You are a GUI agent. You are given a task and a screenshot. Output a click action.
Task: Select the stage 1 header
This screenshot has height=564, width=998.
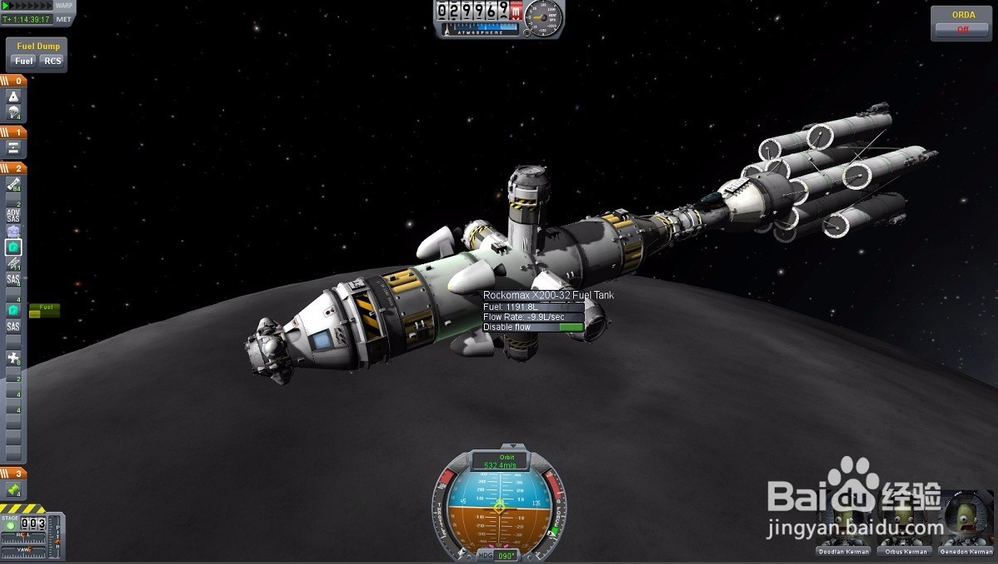[15, 131]
